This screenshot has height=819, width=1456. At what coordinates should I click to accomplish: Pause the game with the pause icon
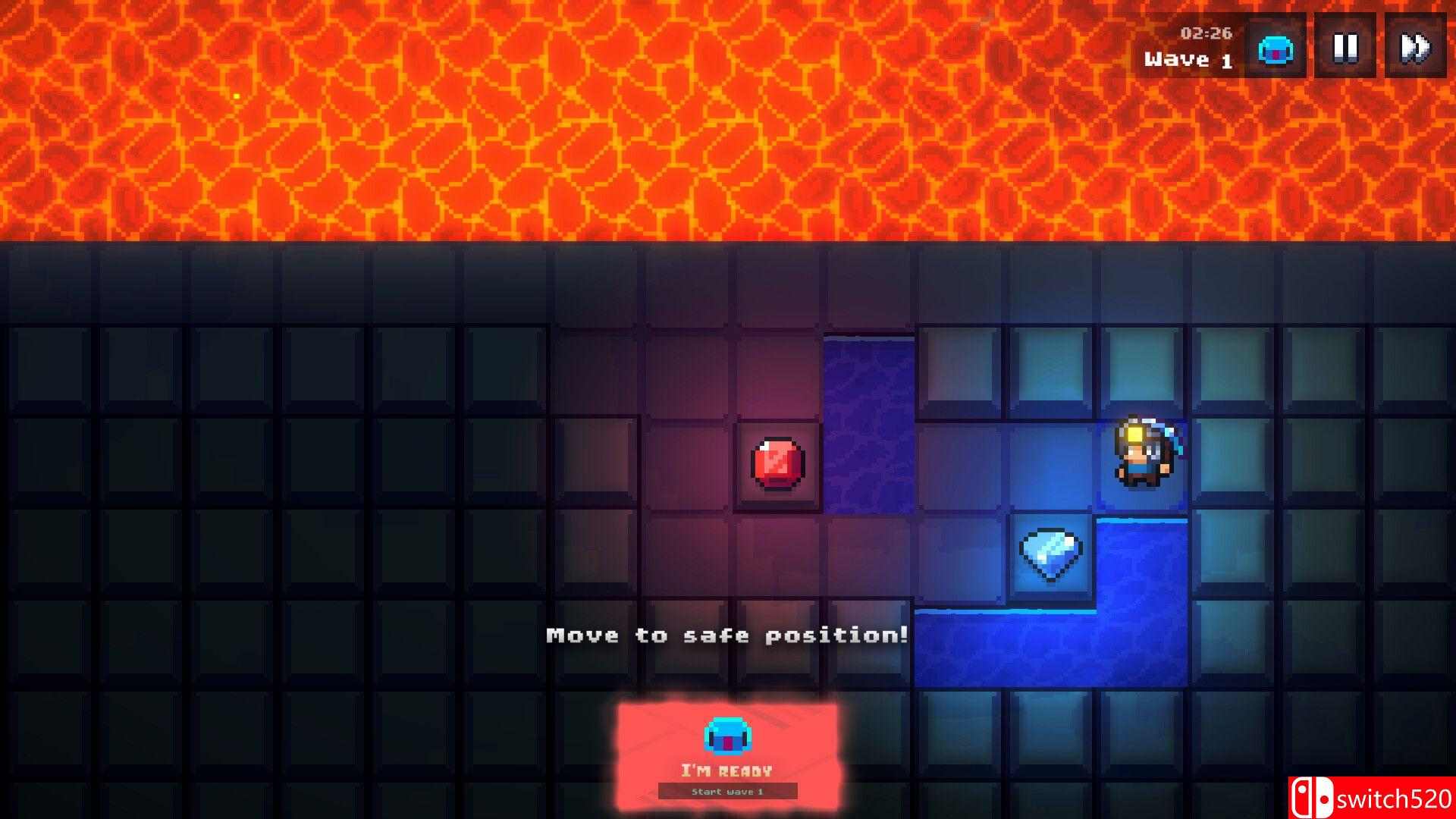(1347, 48)
